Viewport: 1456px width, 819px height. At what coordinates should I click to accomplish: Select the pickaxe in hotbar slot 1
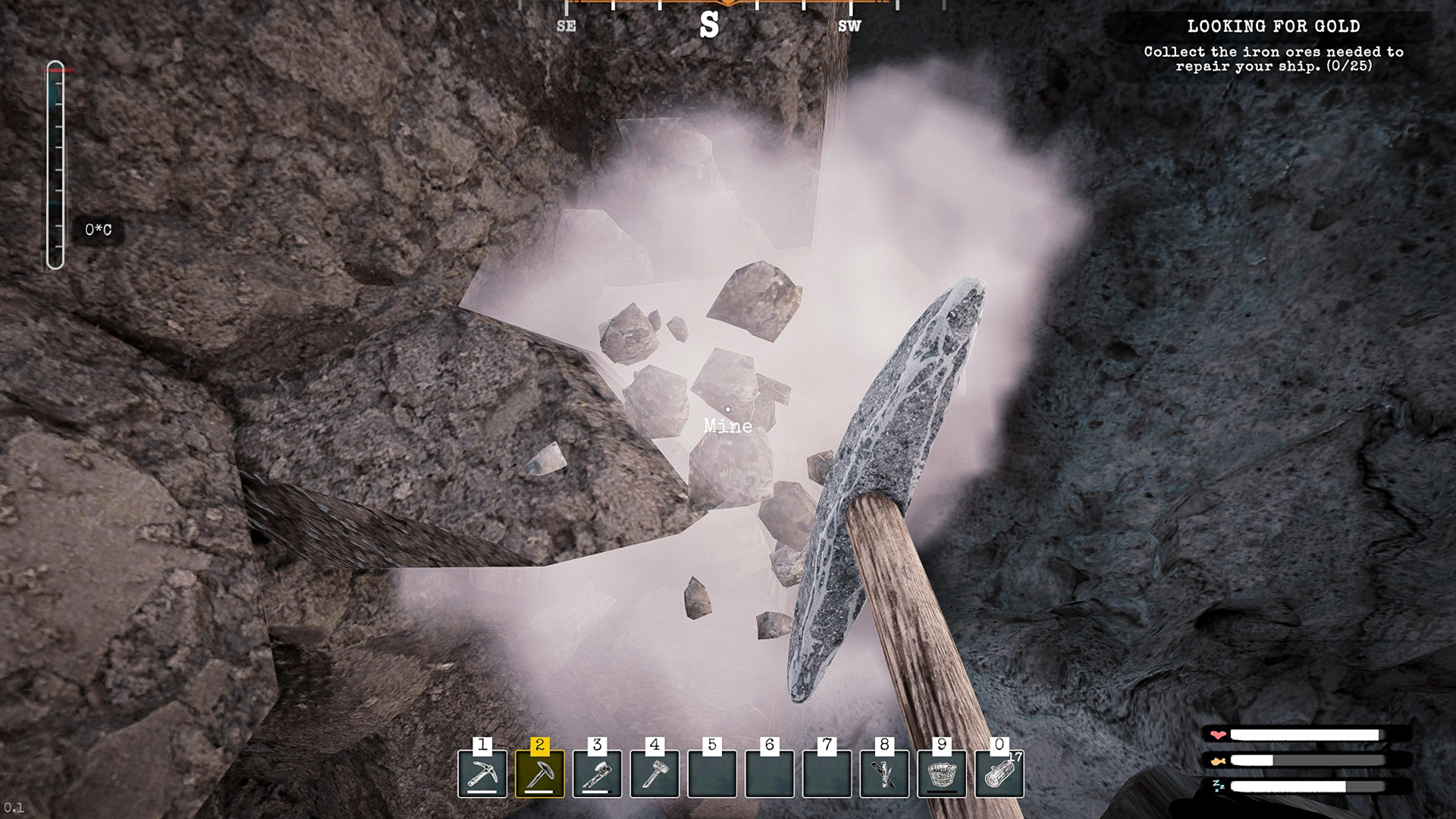(482, 773)
